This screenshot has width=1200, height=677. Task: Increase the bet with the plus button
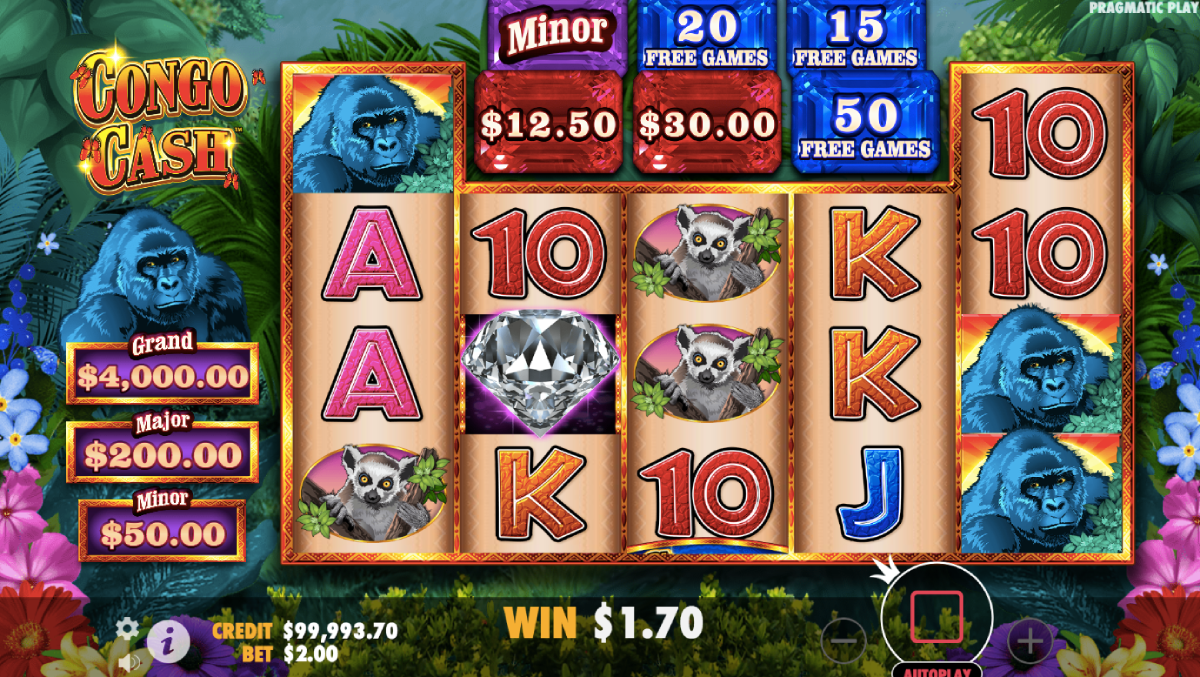(x=1029, y=637)
